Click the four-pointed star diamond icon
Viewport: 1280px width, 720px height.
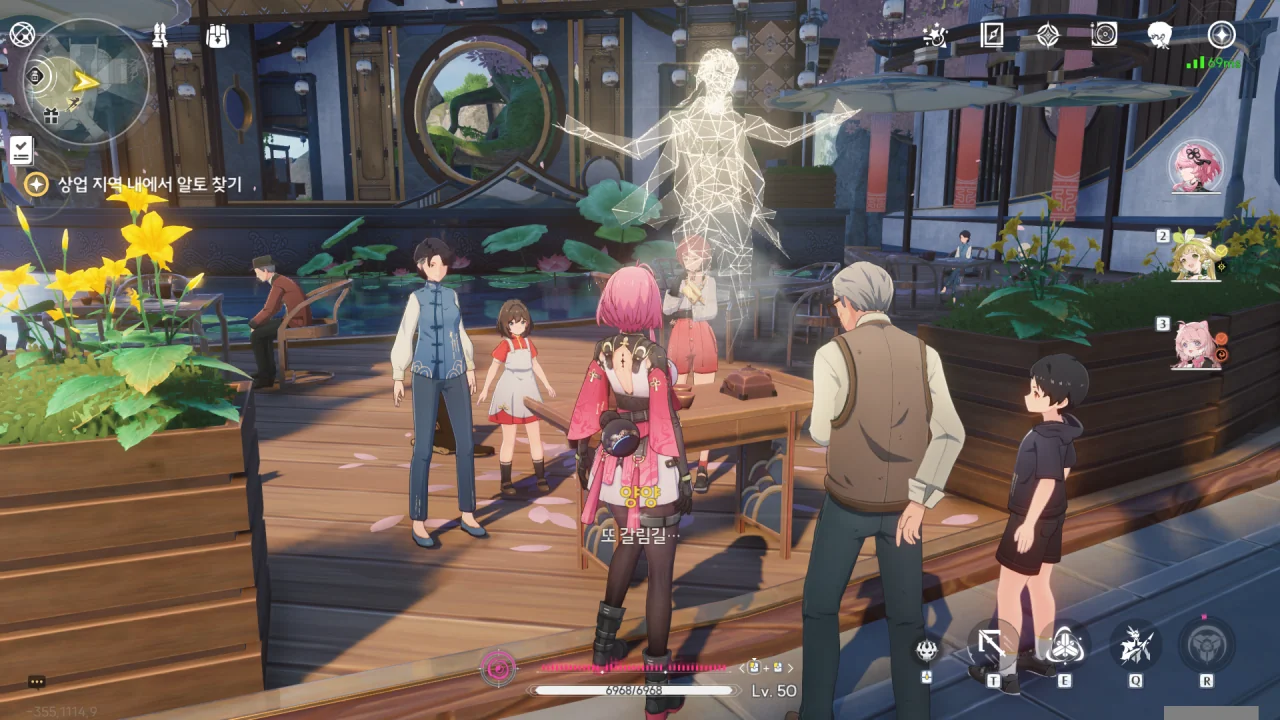[x=1048, y=35]
